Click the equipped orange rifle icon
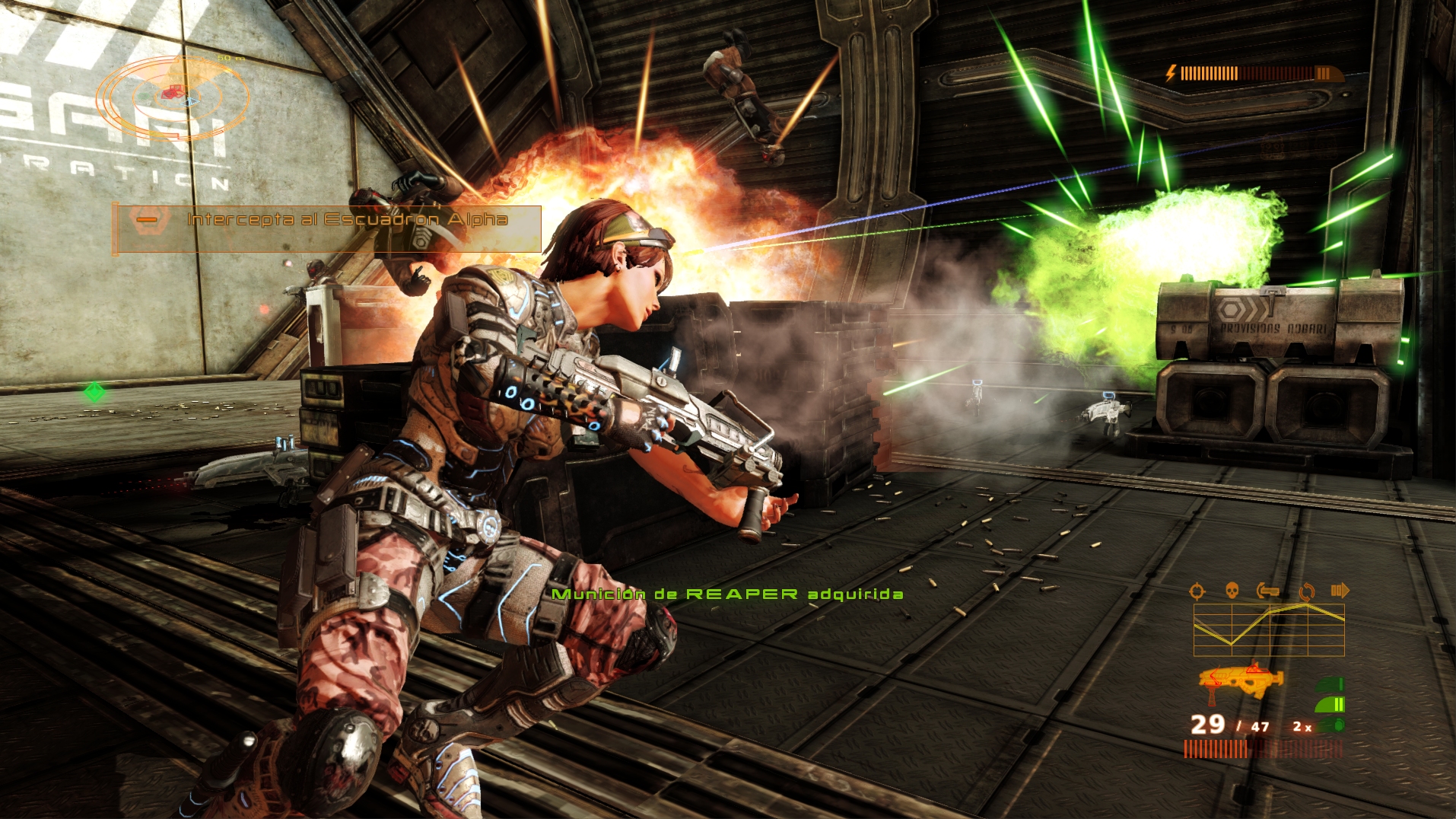 [x=1240, y=679]
